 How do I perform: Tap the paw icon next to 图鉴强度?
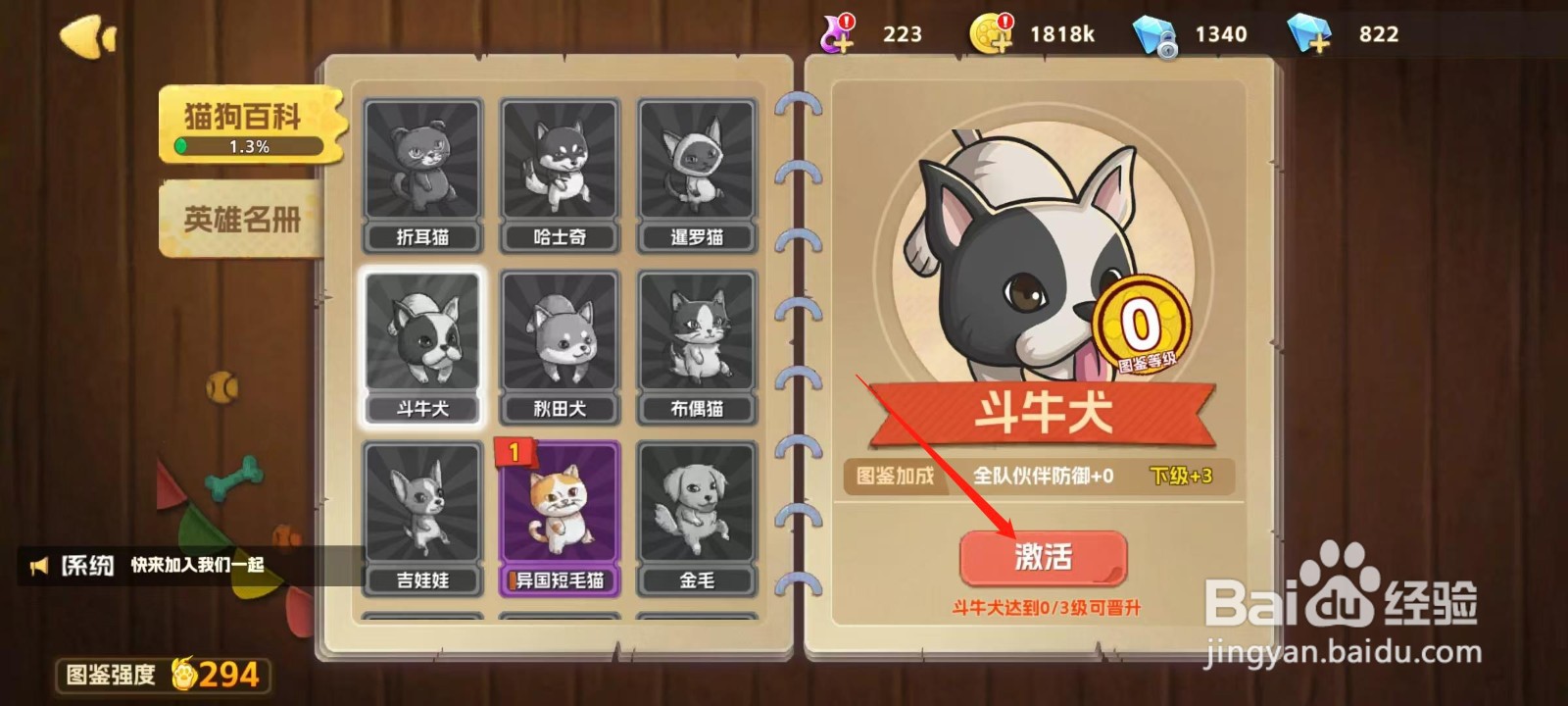(x=186, y=673)
